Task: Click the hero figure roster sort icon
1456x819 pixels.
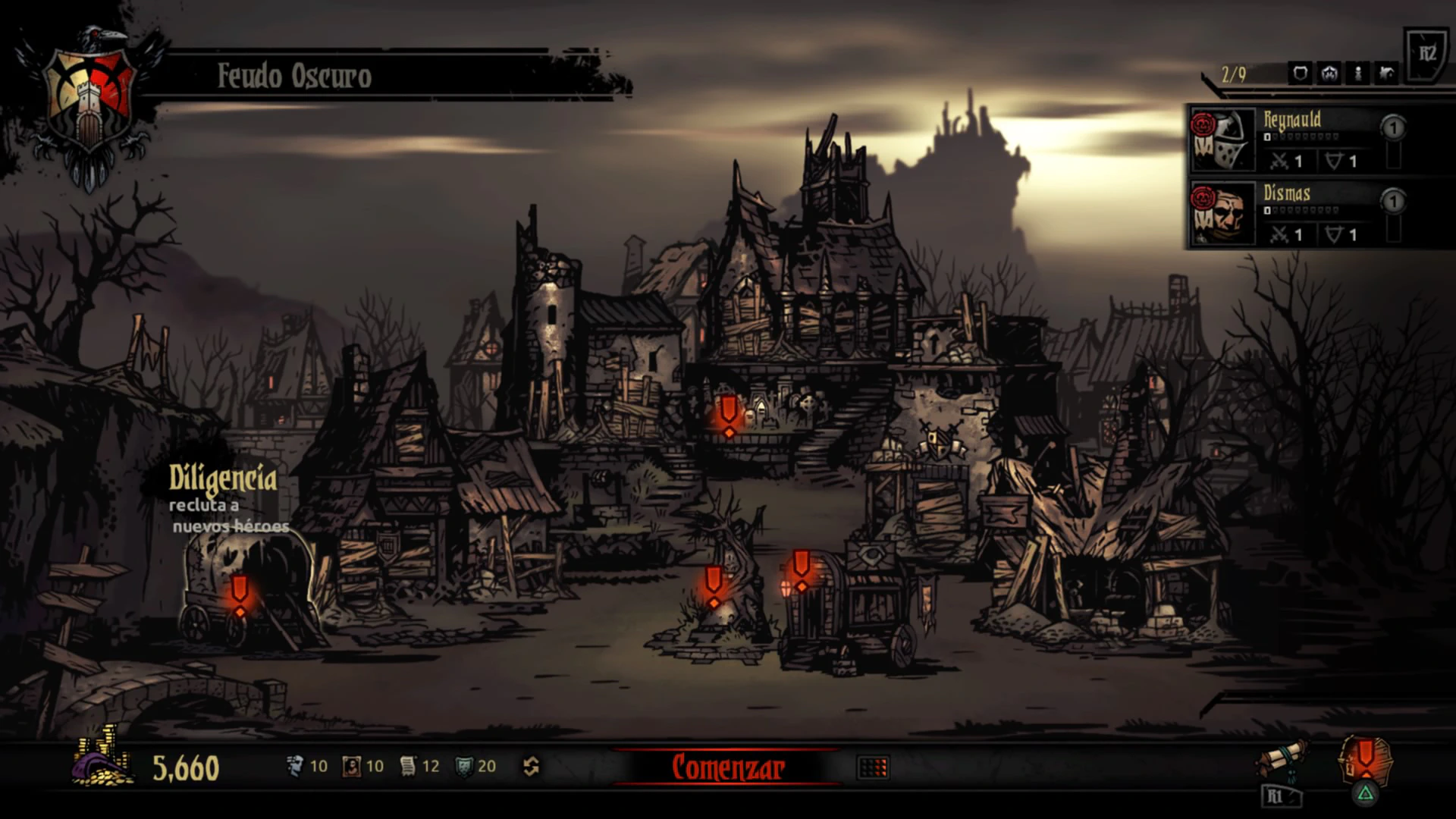Action: tap(1358, 74)
